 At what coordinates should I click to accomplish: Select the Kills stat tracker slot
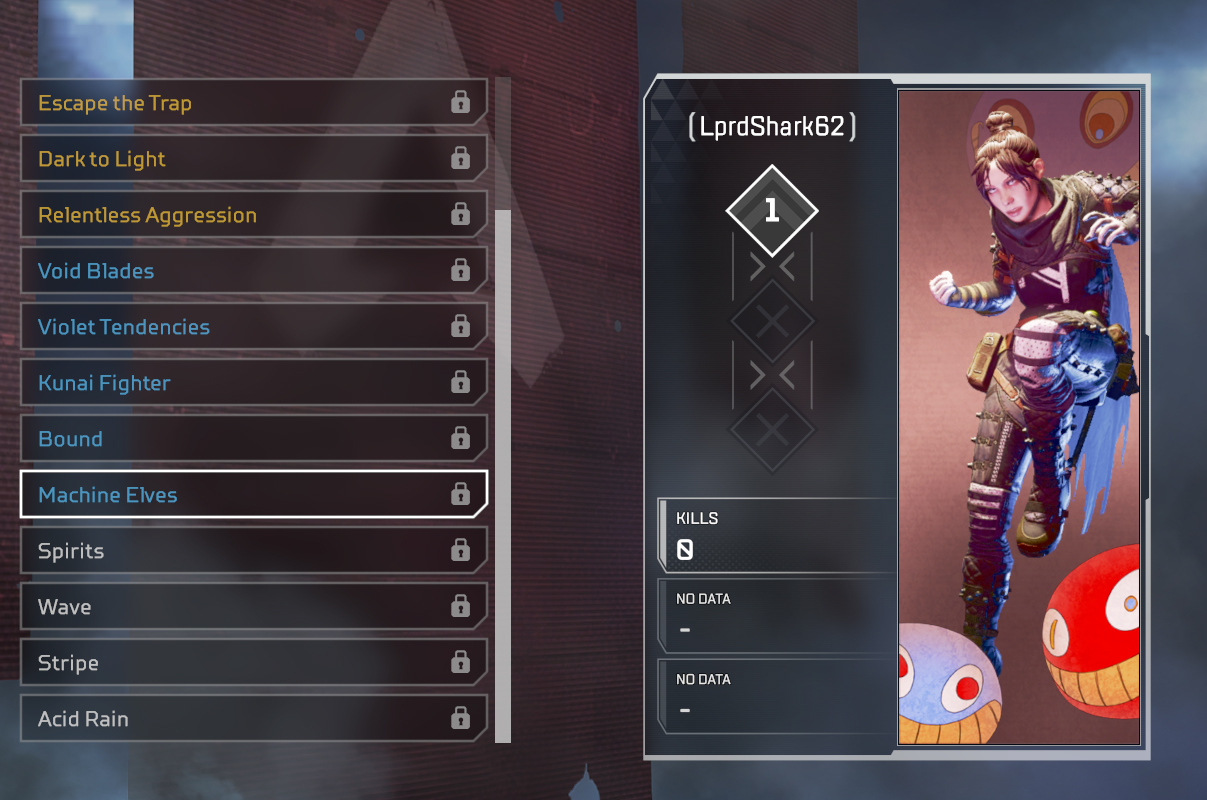click(778, 535)
